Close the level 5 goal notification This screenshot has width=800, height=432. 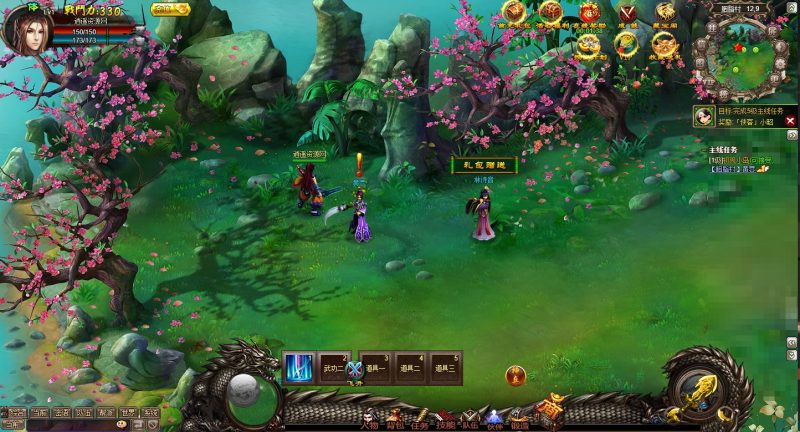point(790,121)
